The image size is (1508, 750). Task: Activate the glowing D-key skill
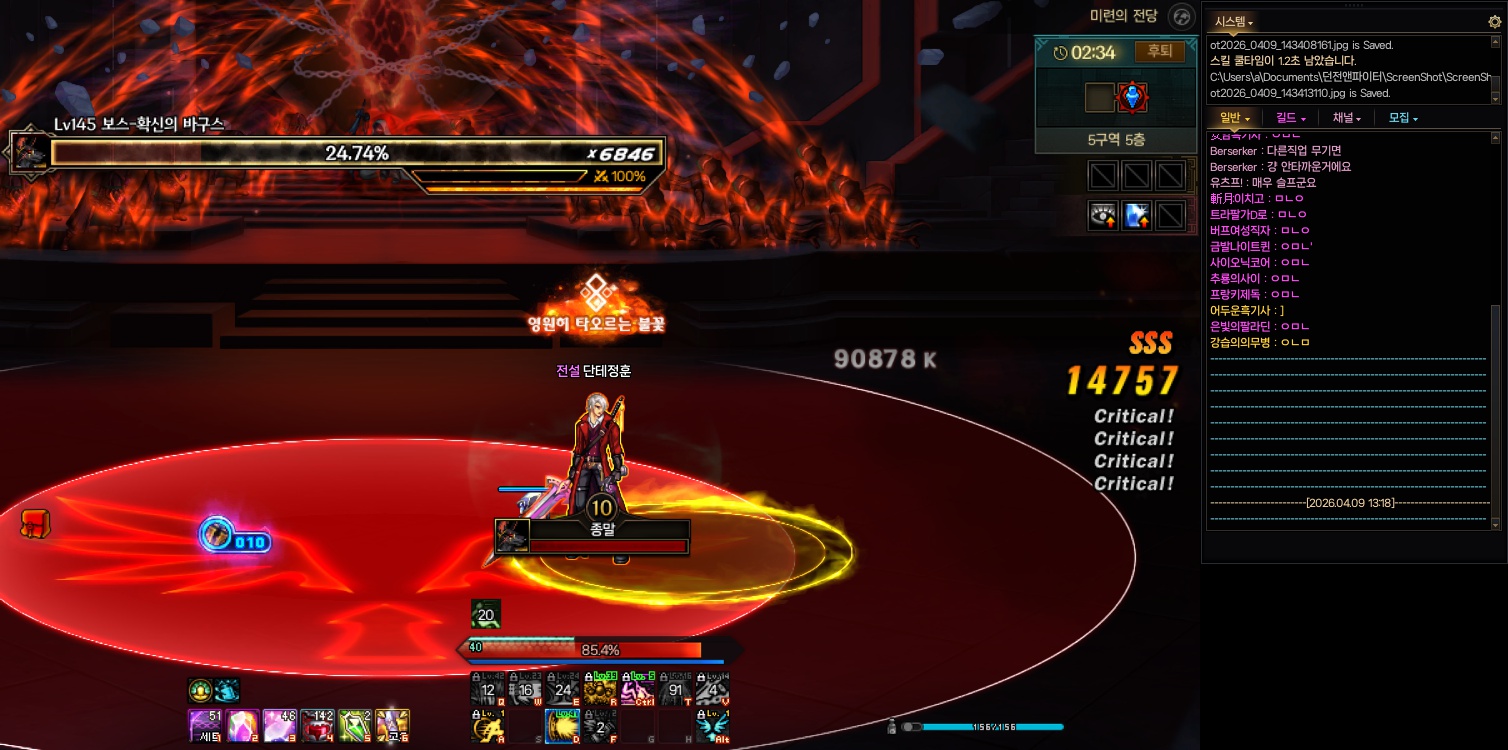pos(562,725)
